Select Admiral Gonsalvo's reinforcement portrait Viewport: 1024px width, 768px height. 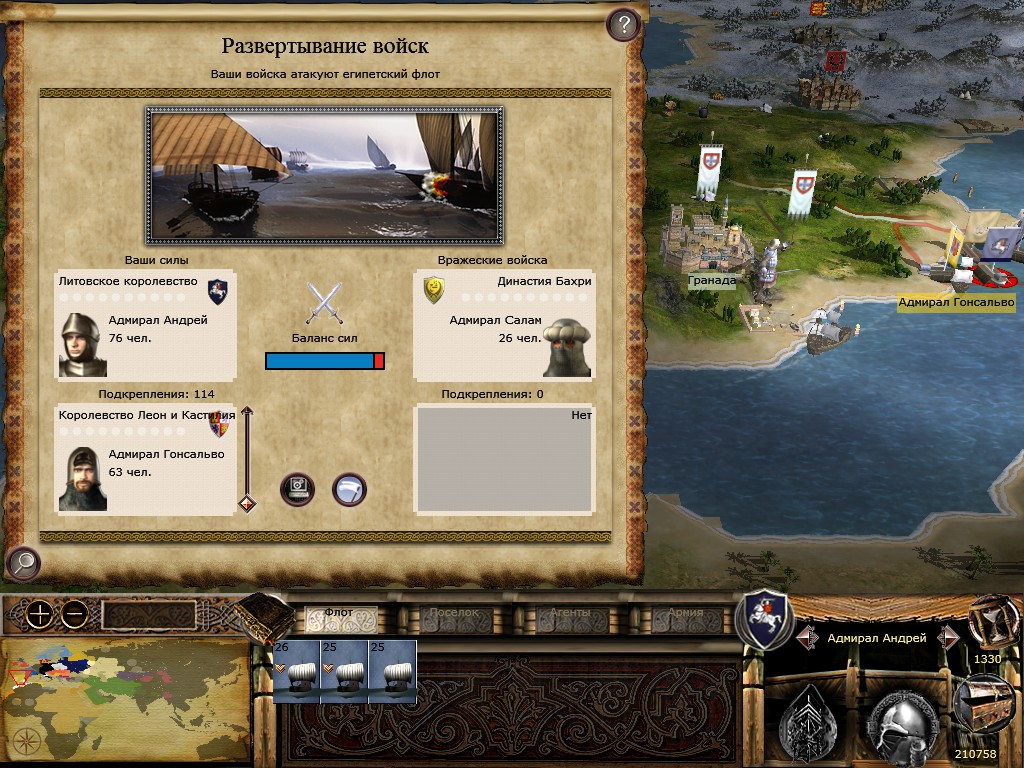(82, 479)
